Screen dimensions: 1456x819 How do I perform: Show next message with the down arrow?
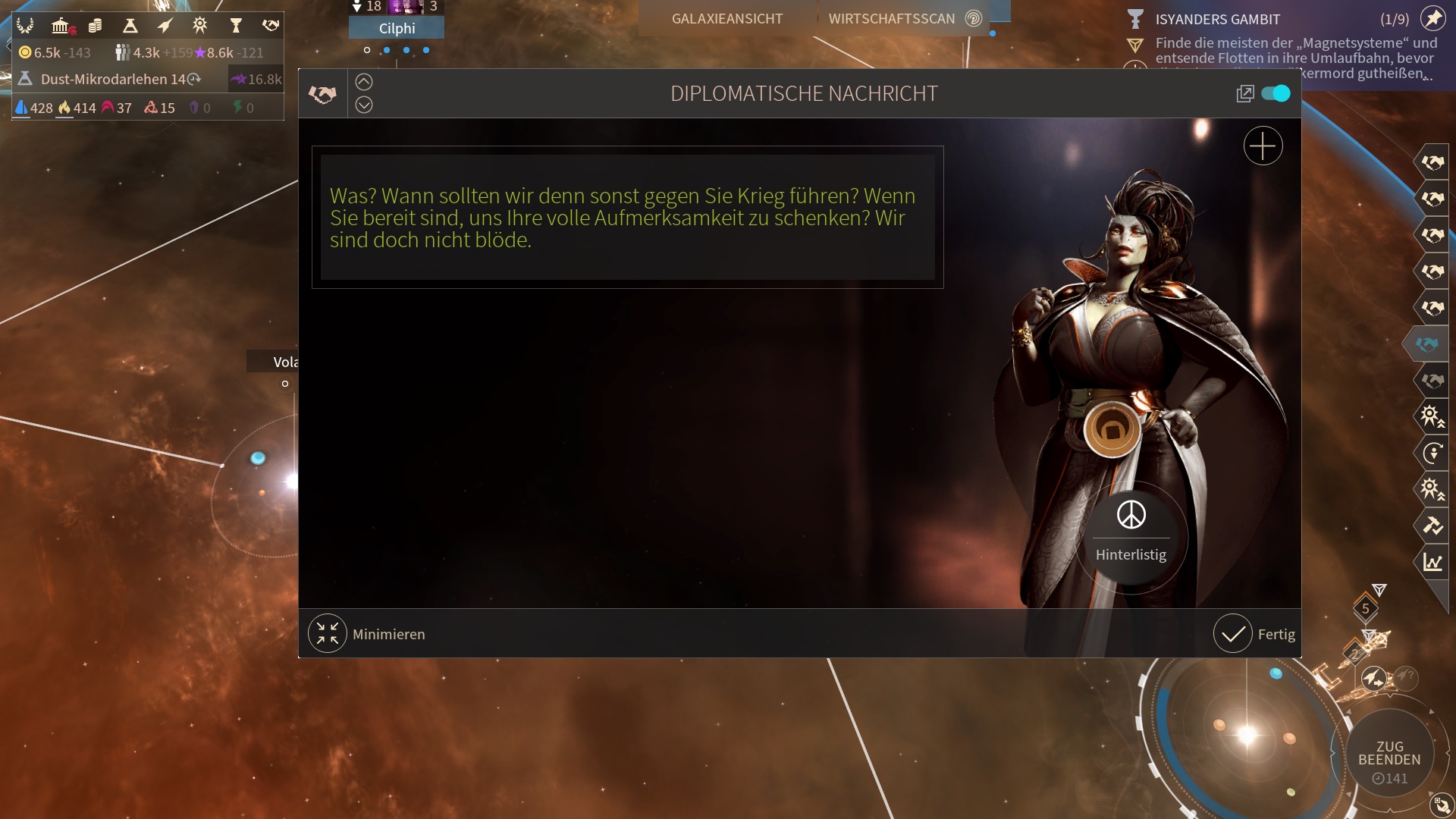[x=364, y=105]
